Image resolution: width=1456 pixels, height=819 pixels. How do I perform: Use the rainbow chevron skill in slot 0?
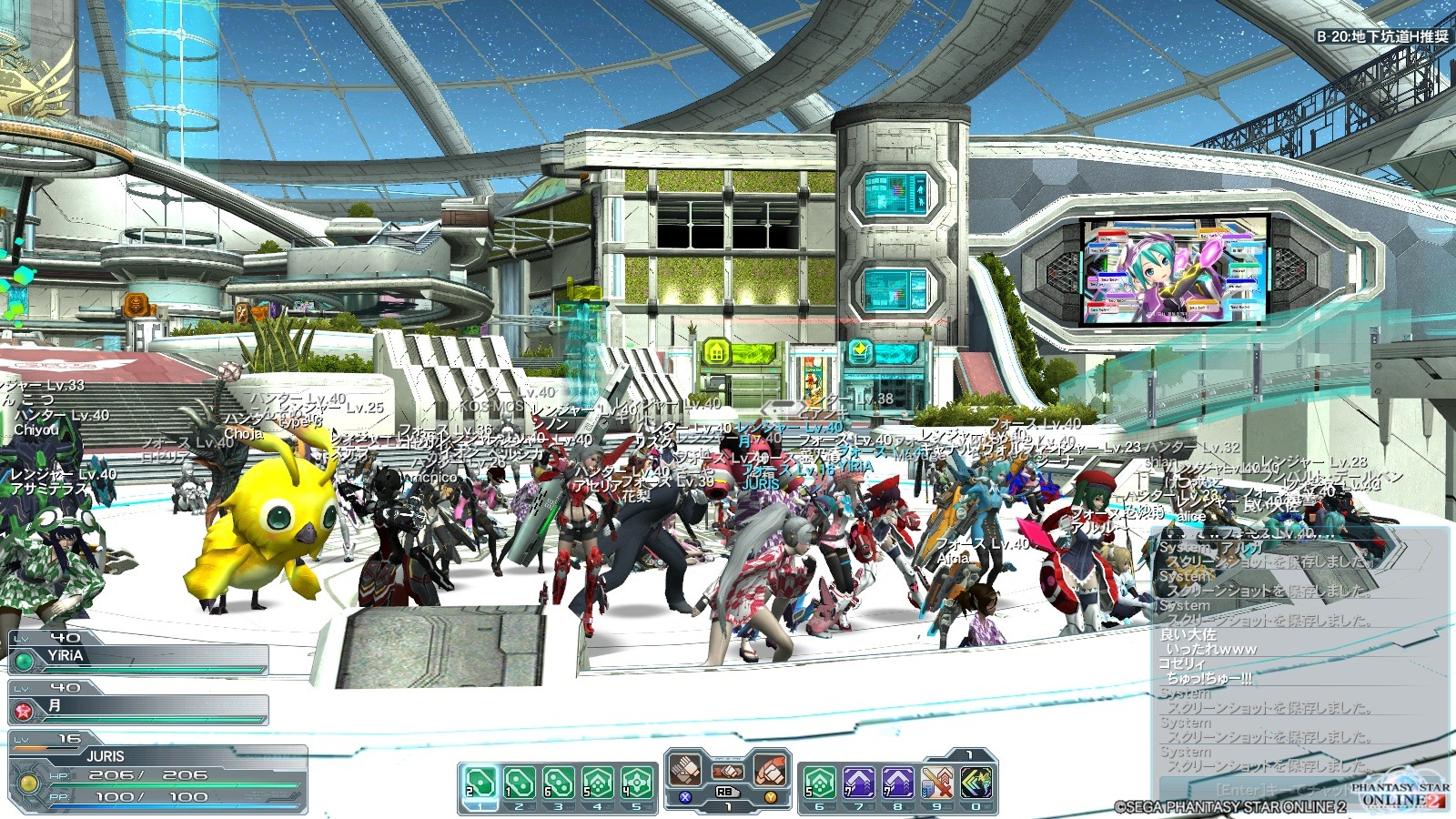(x=976, y=783)
